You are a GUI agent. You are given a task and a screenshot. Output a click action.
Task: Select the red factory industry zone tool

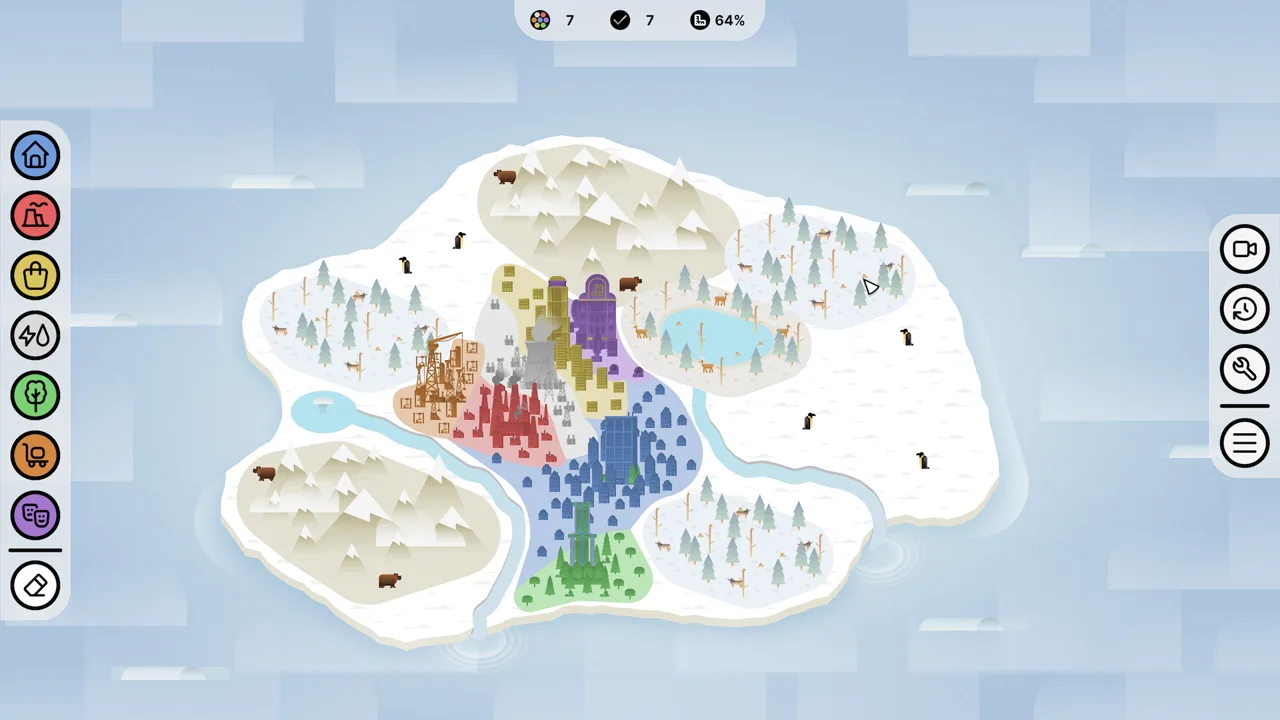pos(36,215)
